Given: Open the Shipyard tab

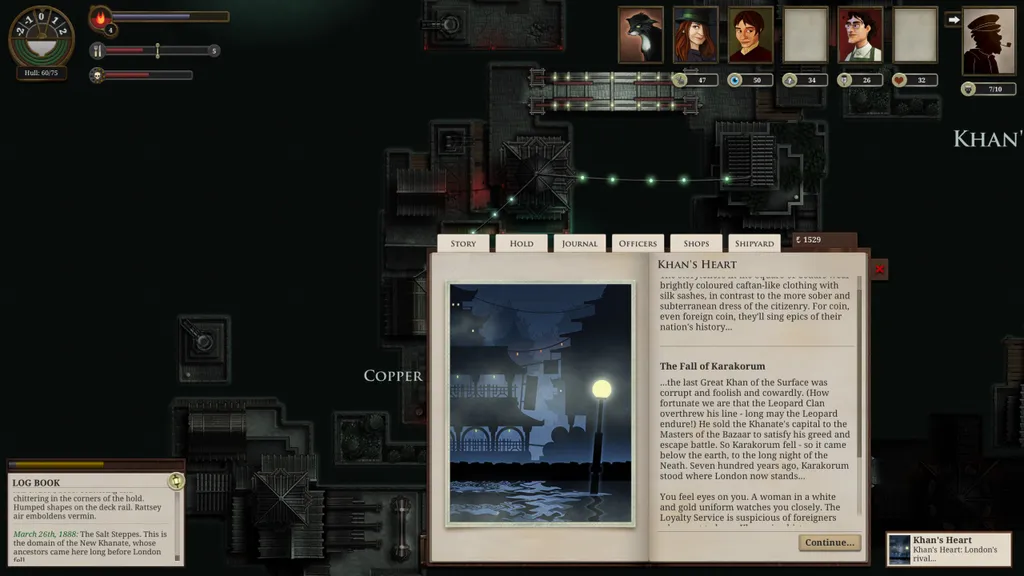Looking at the screenshot, I should [754, 243].
